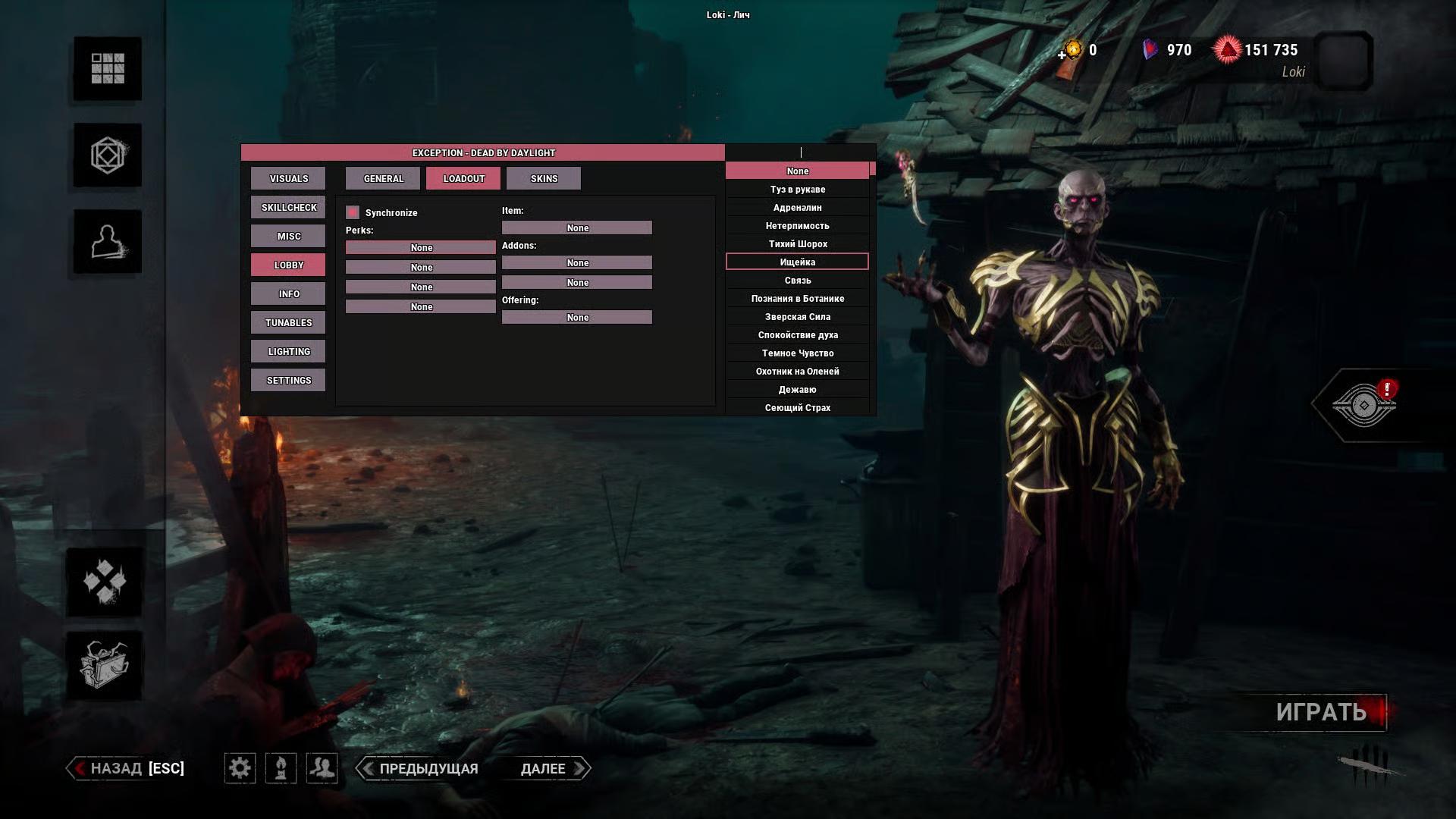Viewport: 1456px width, 819px height.
Task: Show the LIGHTING section
Action: (x=288, y=352)
